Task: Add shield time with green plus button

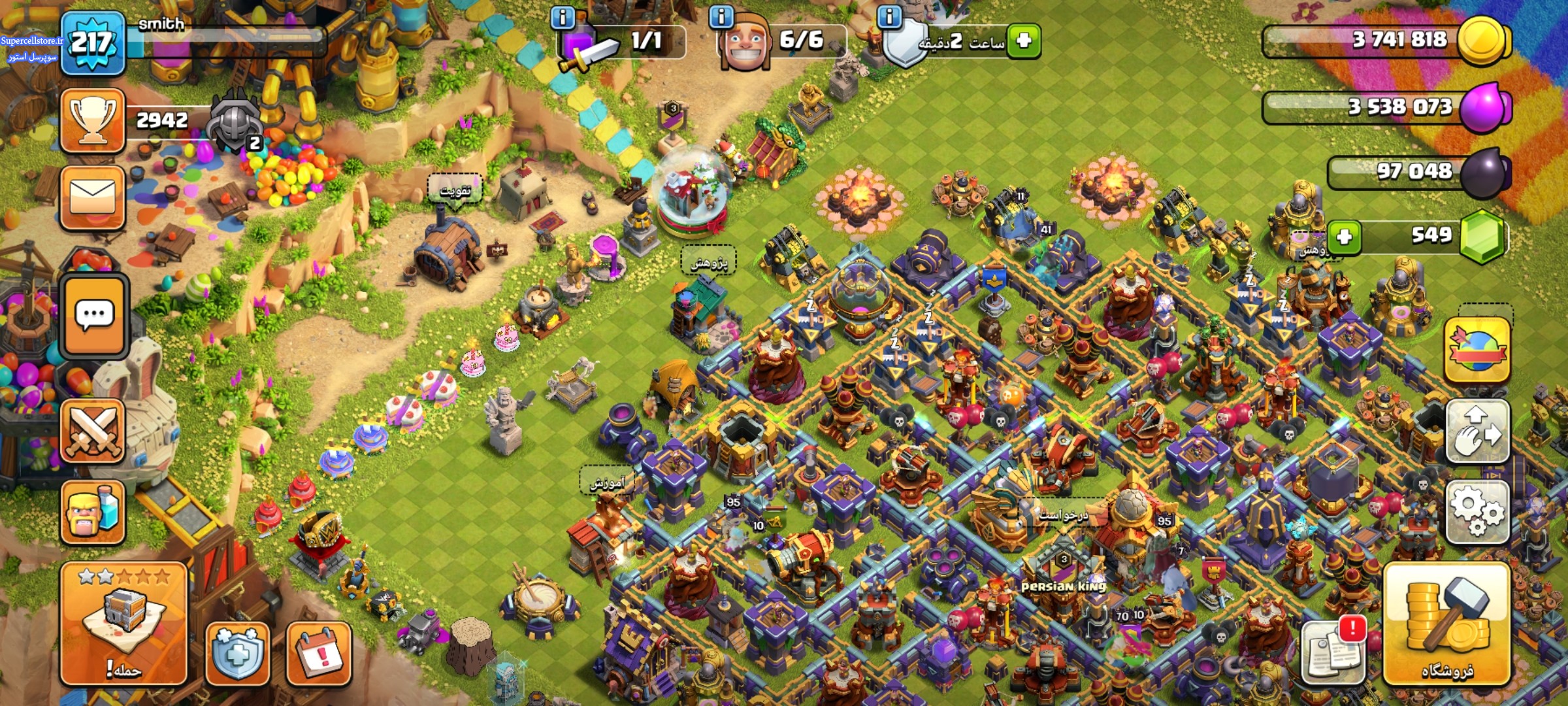Action: (1024, 41)
